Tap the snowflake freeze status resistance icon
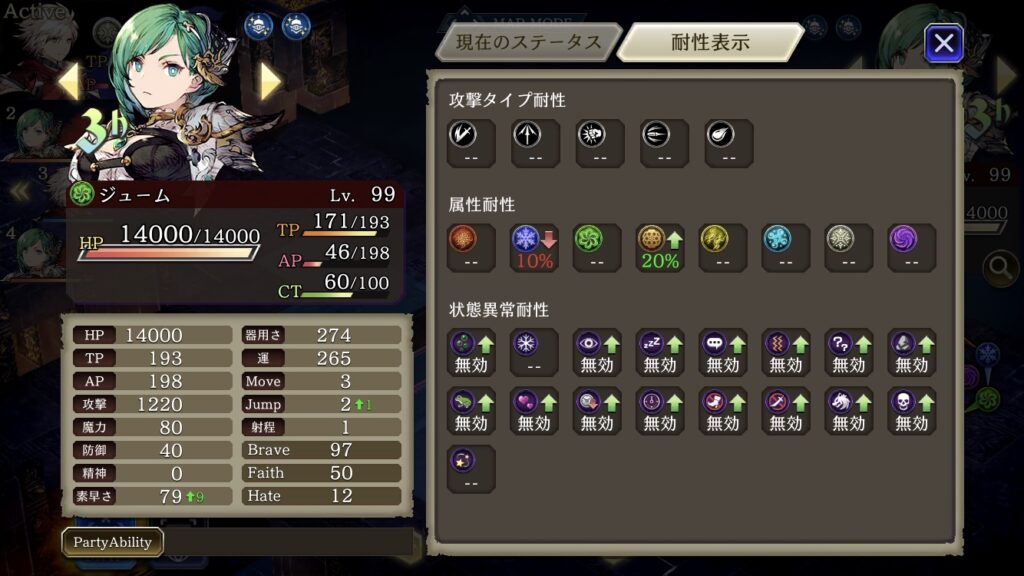Screen dimensions: 1024x576 click(534, 352)
